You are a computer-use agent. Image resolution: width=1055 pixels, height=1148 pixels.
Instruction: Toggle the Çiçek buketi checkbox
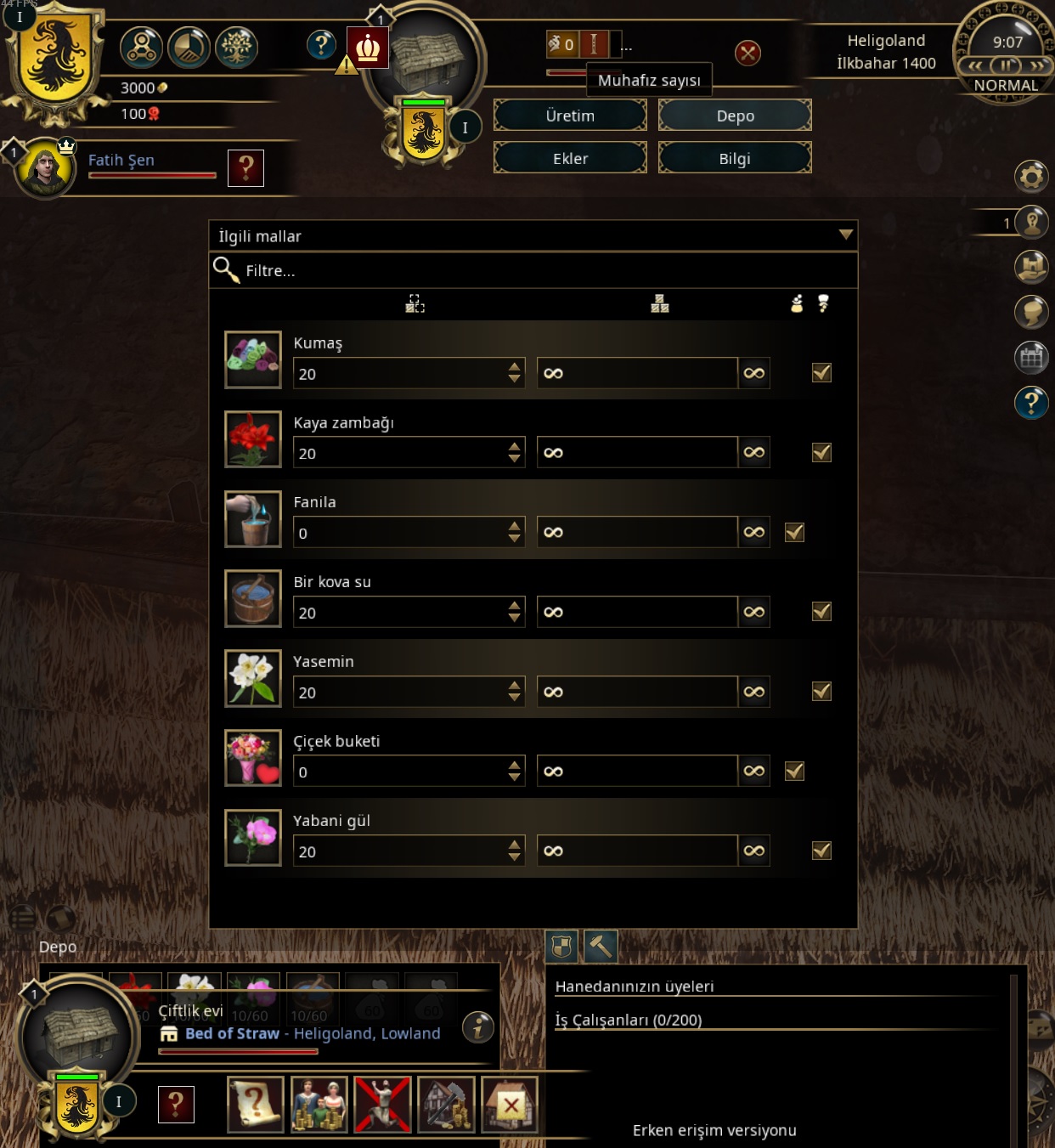[794, 771]
